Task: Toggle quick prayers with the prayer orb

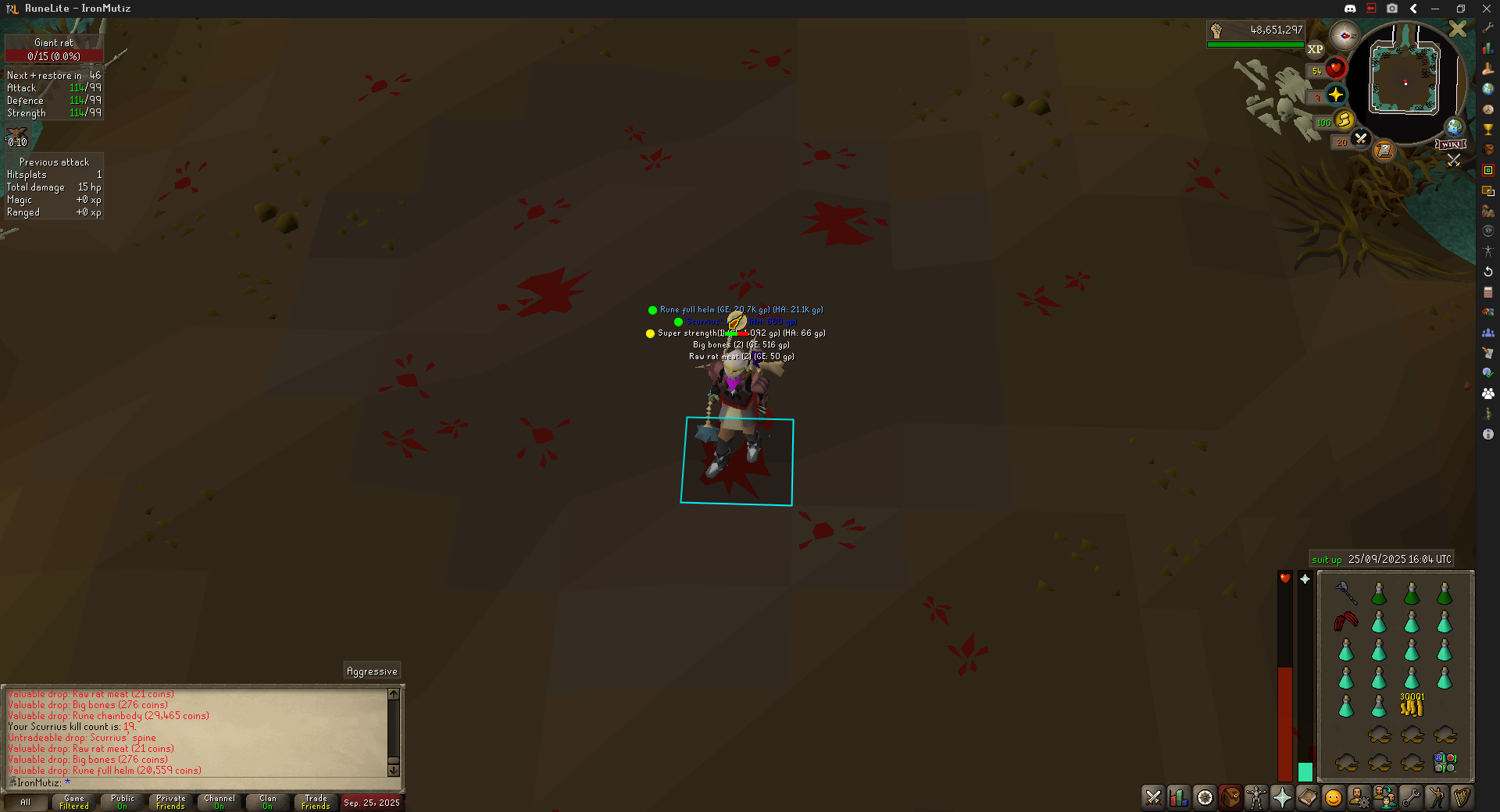Action: [x=1336, y=95]
